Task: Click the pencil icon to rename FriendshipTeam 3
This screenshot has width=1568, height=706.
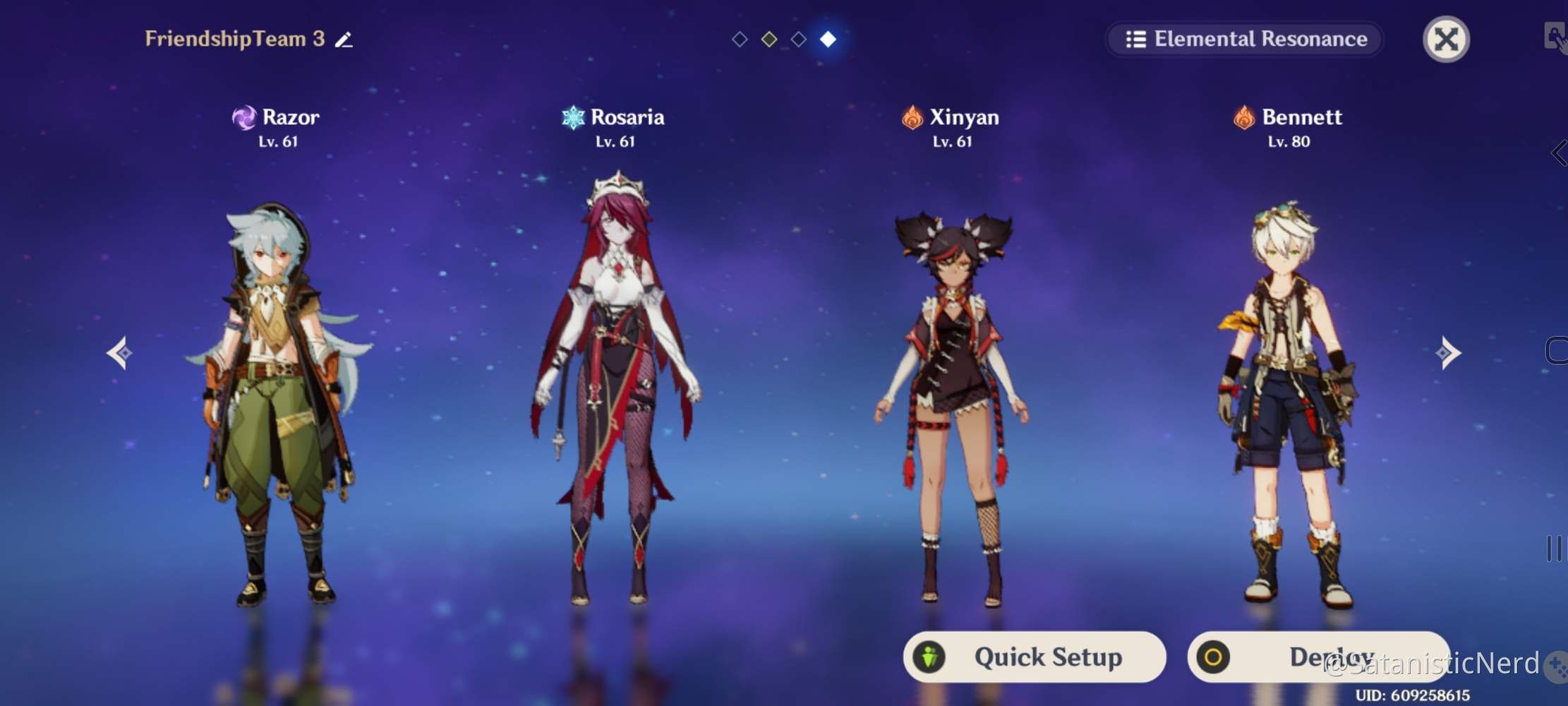Action: tap(344, 40)
